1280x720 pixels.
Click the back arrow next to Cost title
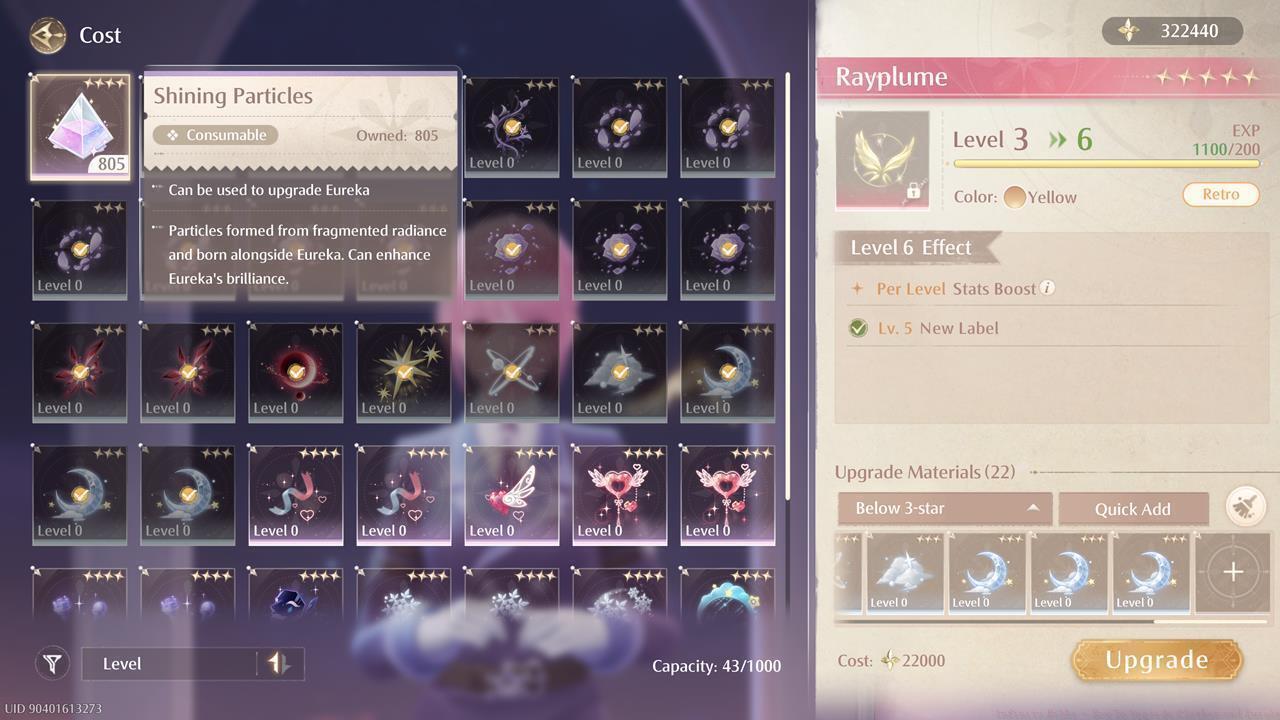(47, 35)
